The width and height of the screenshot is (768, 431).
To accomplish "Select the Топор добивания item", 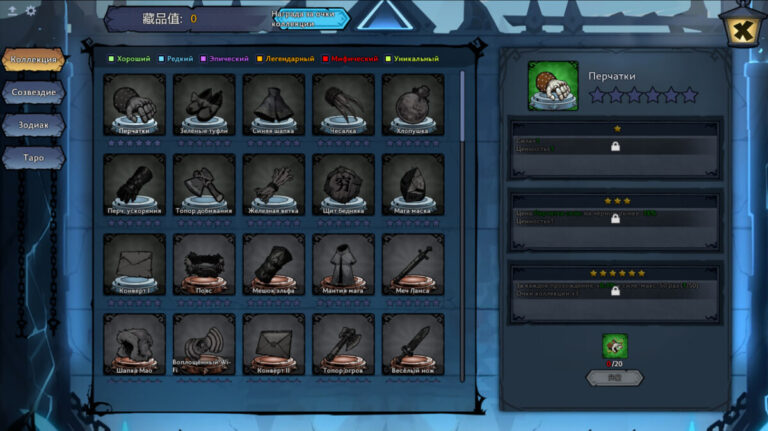I will click(204, 184).
